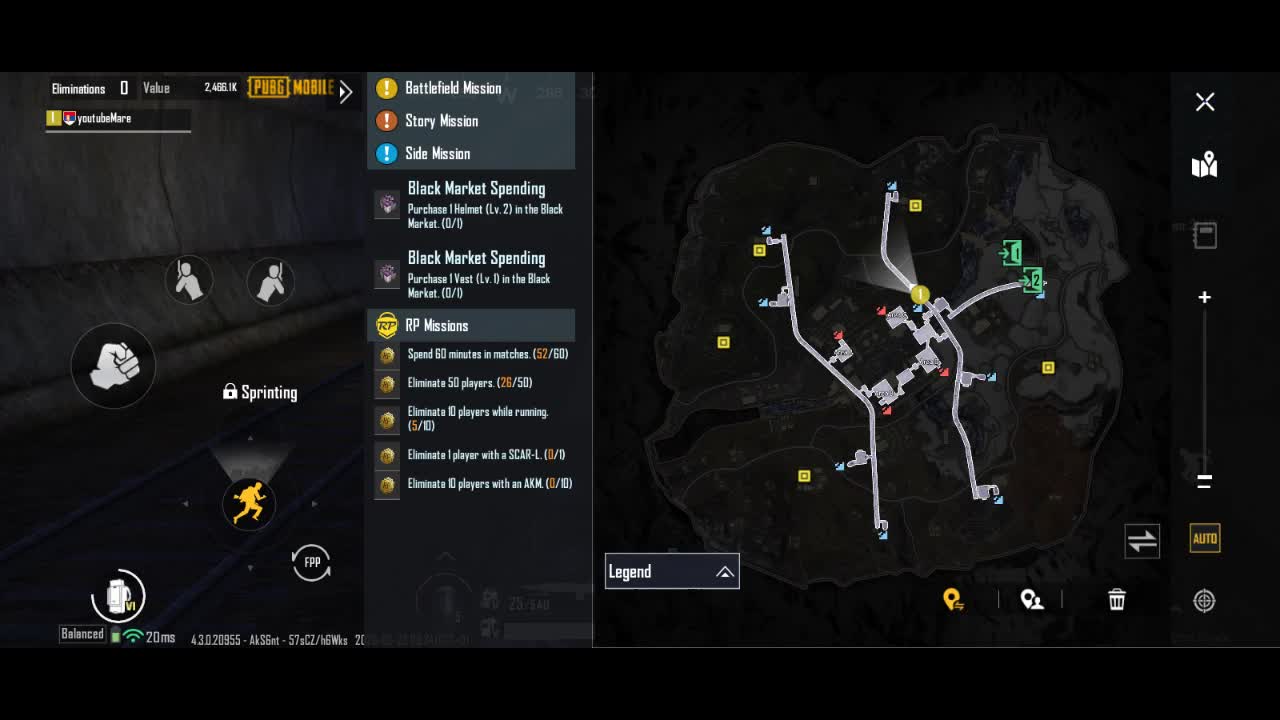Tap the orange running sprint joystick icon
Viewport: 1280px width, 720px height.
click(x=248, y=502)
